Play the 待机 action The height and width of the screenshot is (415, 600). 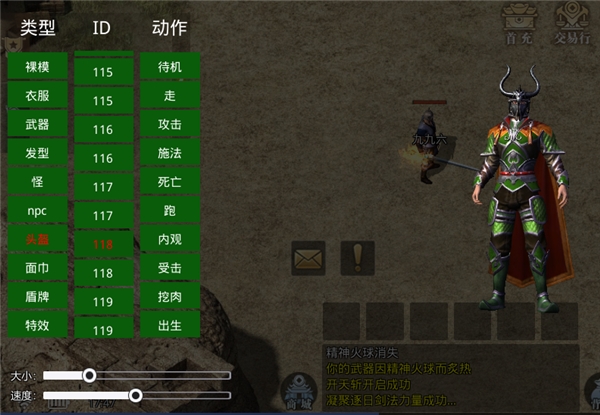pyautogui.click(x=170, y=67)
